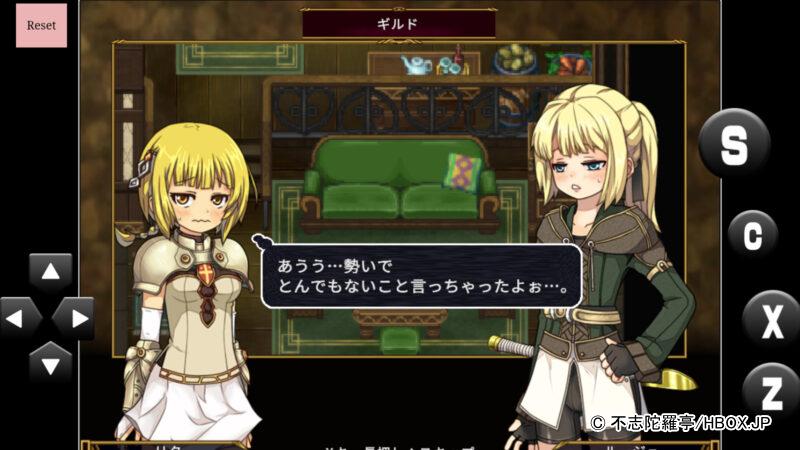800x450 pixels.
Task: Tap the up arrow on the D-pad
Action: coord(50,272)
